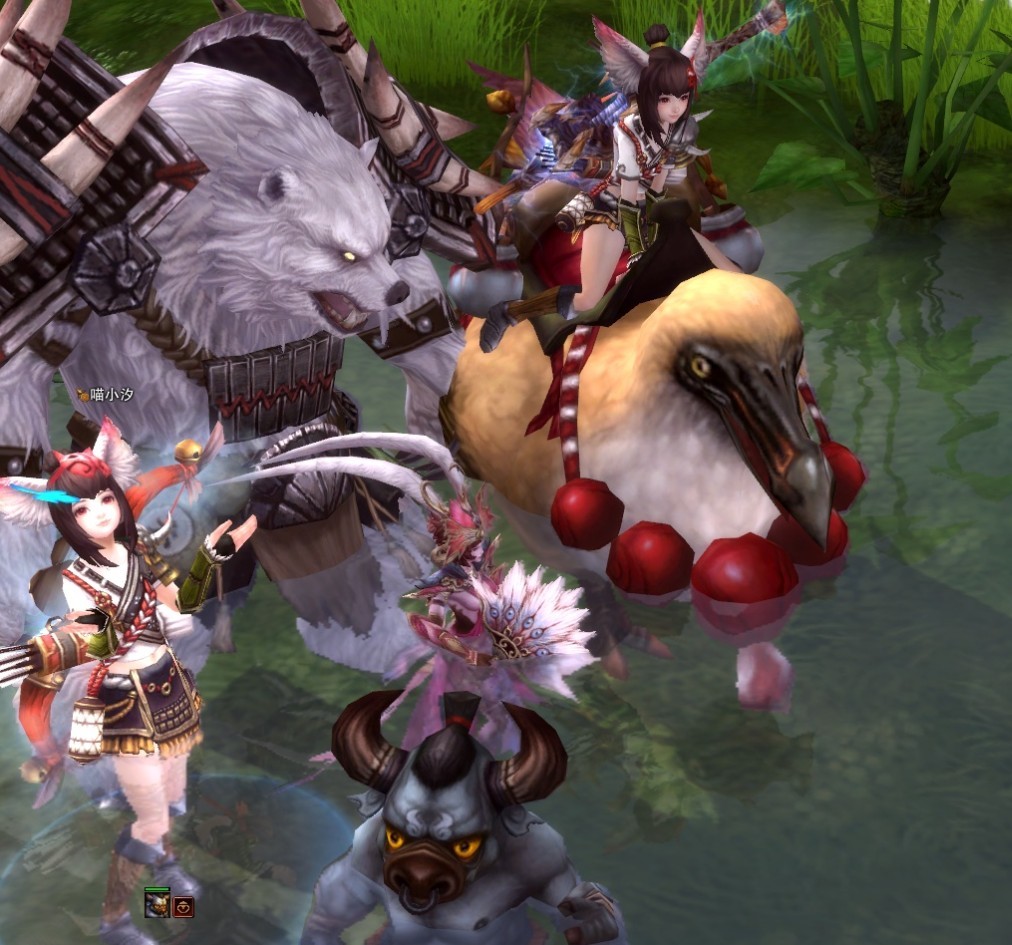
Task: Select the player name tag 喵小汐
Action: coord(106,395)
